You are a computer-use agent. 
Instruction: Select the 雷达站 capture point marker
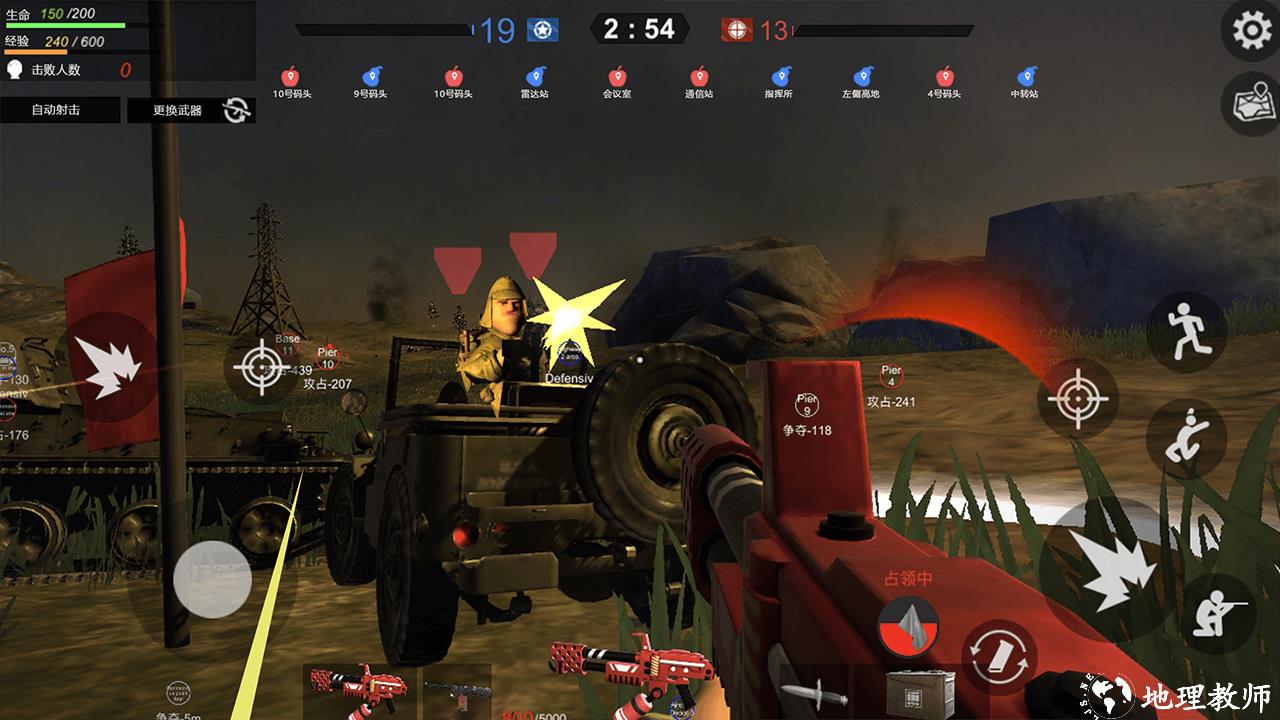point(534,82)
